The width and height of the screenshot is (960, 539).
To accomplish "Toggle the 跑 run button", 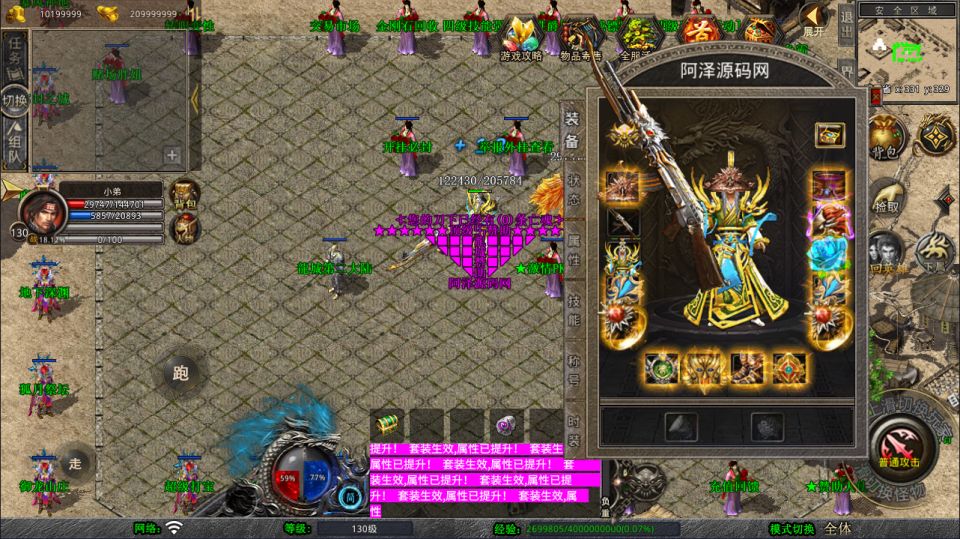I will [180, 374].
